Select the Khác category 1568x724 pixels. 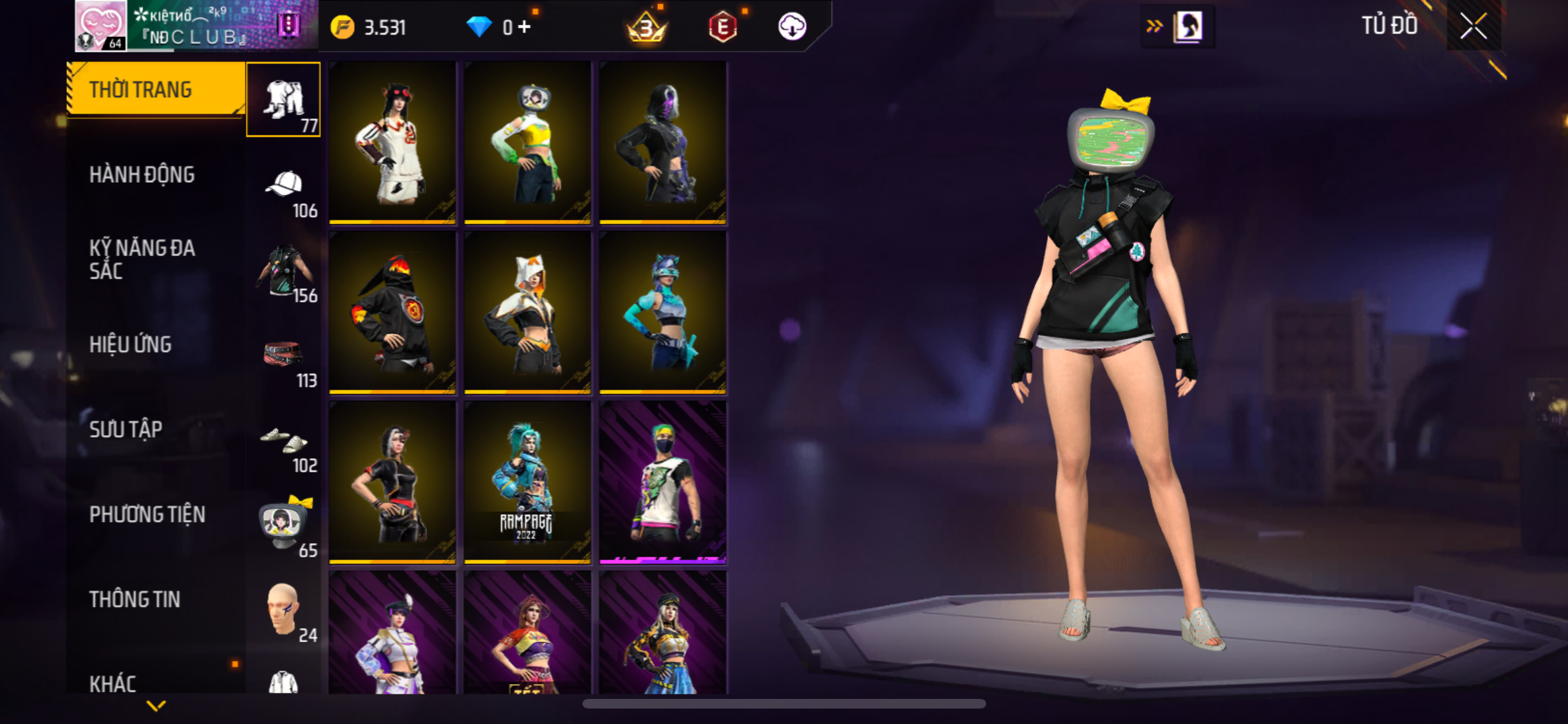click(x=113, y=683)
